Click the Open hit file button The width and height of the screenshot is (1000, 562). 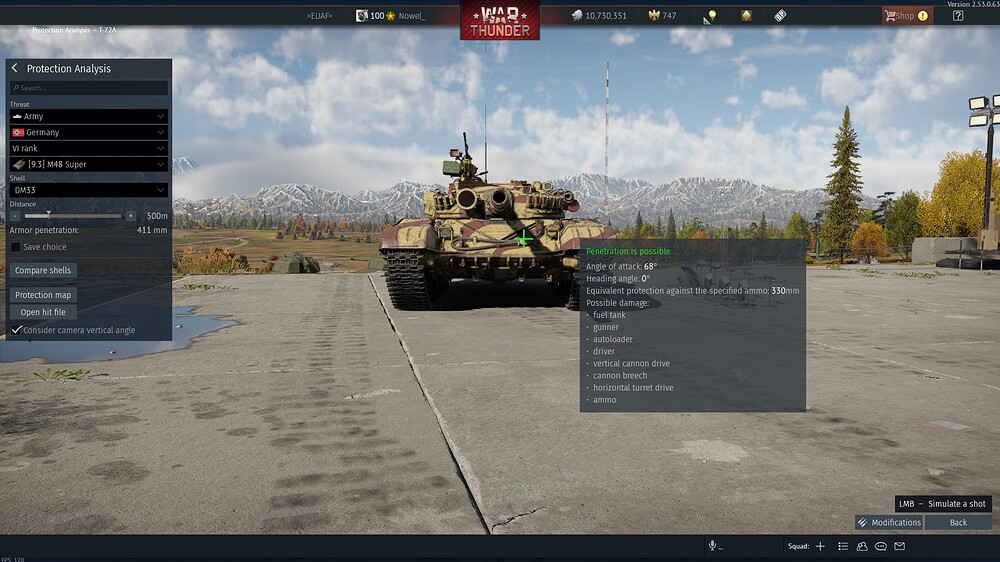(43, 312)
